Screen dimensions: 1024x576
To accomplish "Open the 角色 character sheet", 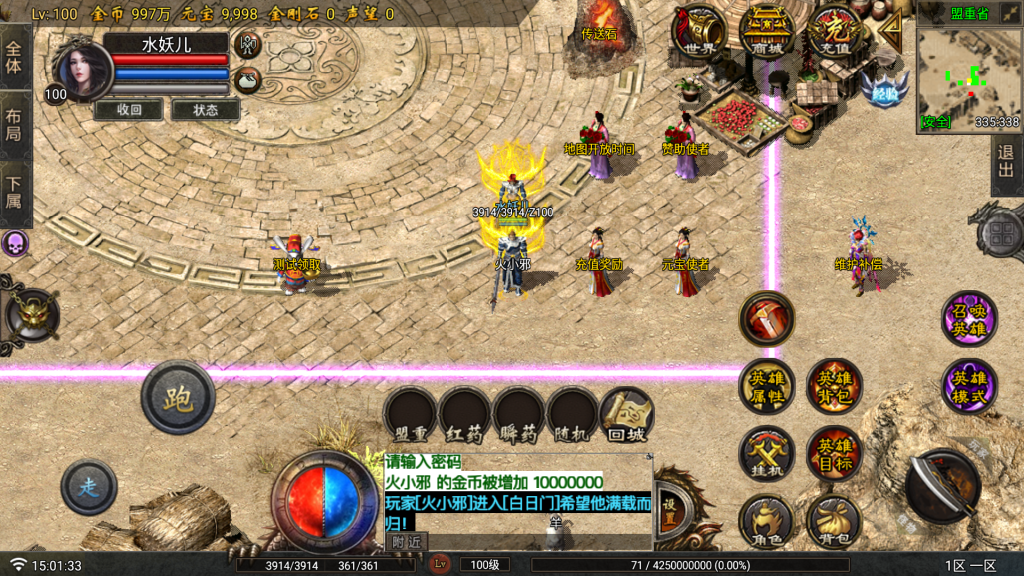I will (767, 521).
